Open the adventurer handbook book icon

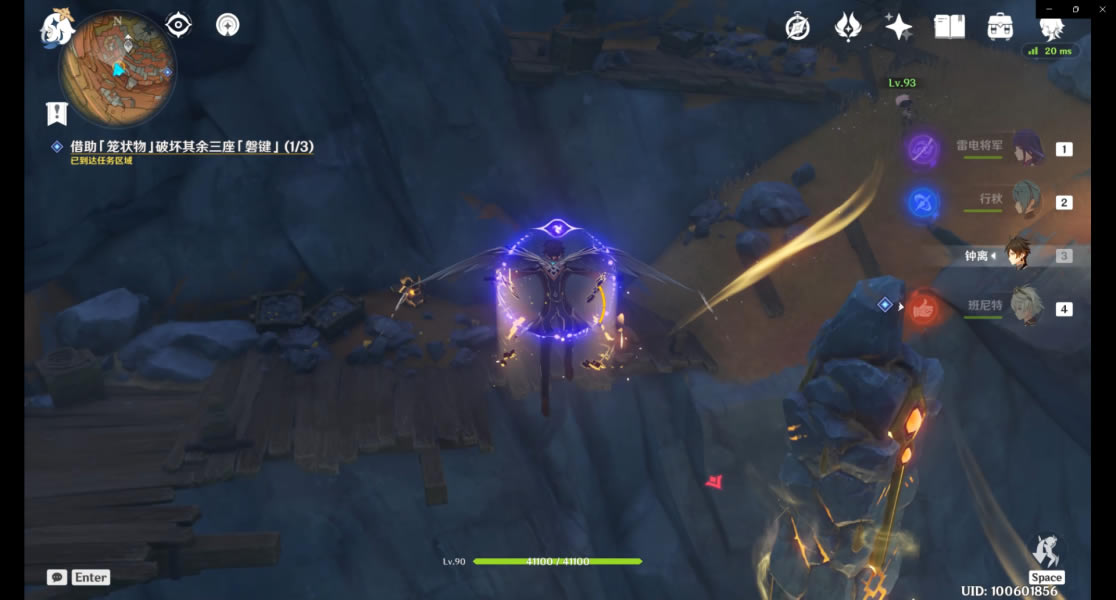click(x=949, y=27)
